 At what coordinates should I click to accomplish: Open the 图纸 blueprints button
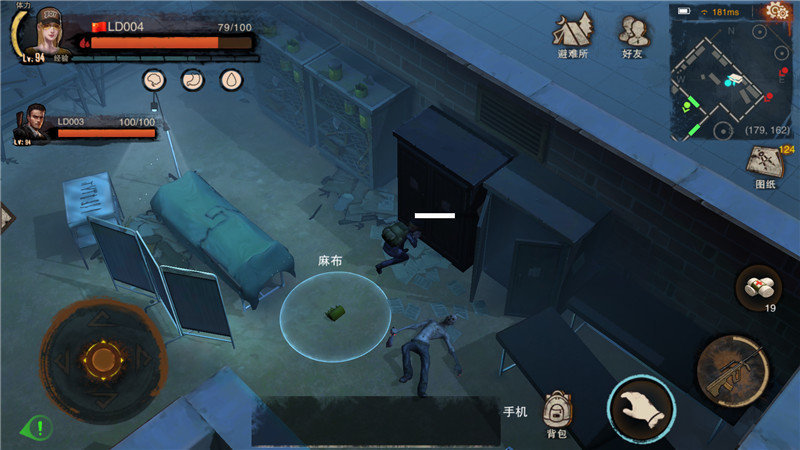tap(765, 166)
